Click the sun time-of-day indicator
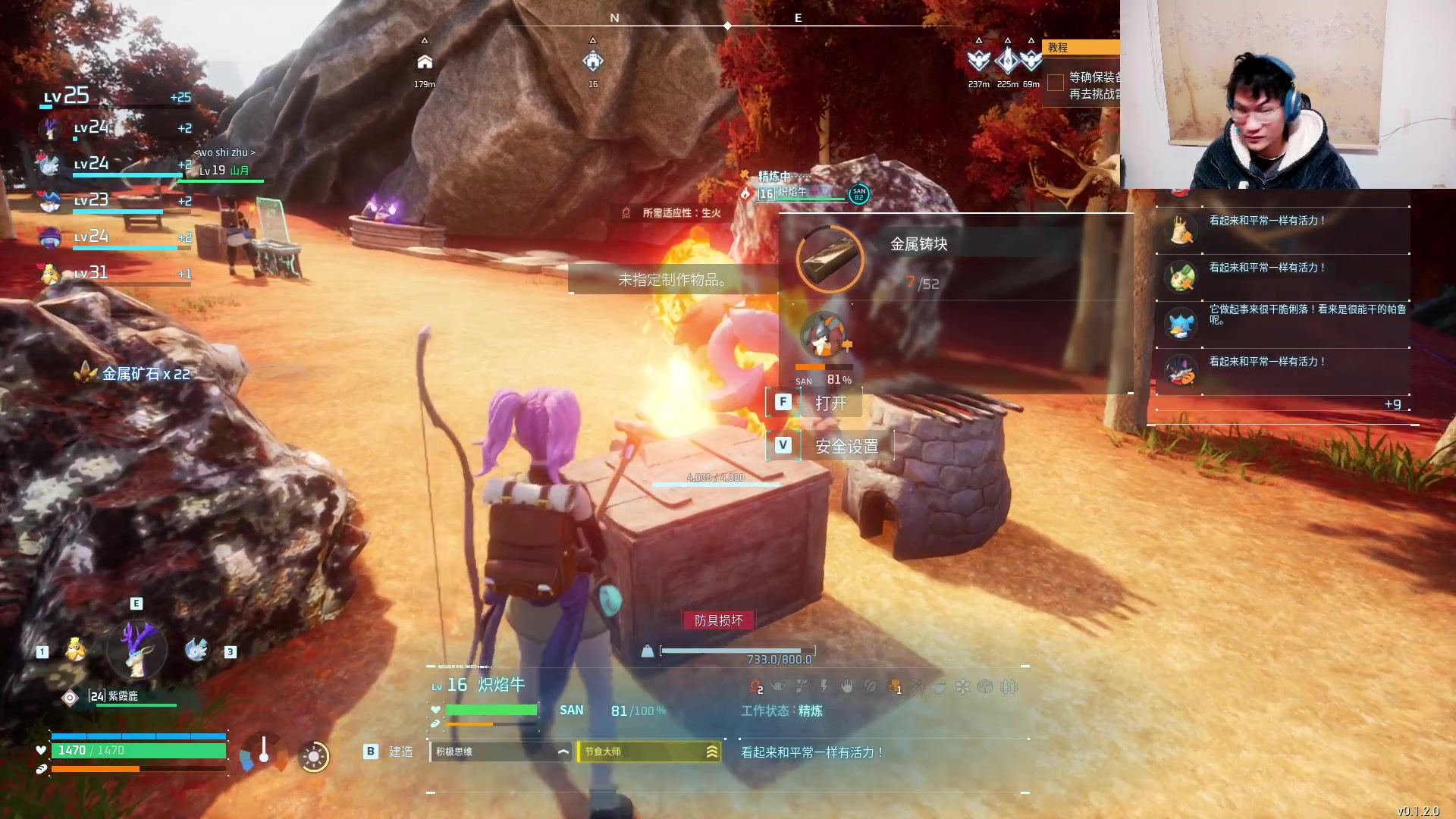Screen dimensions: 1456x819 [x=313, y=756]
